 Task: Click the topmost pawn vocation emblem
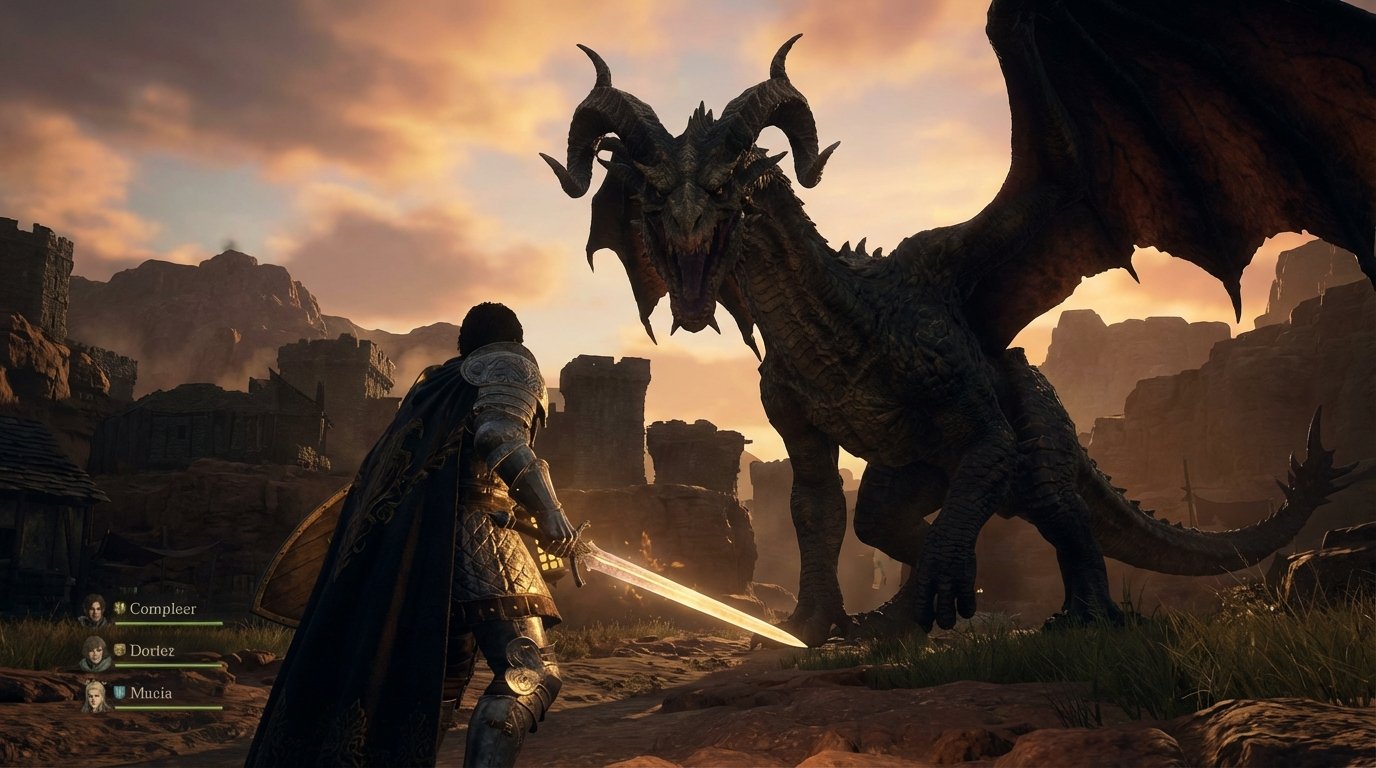click(118, 607)
